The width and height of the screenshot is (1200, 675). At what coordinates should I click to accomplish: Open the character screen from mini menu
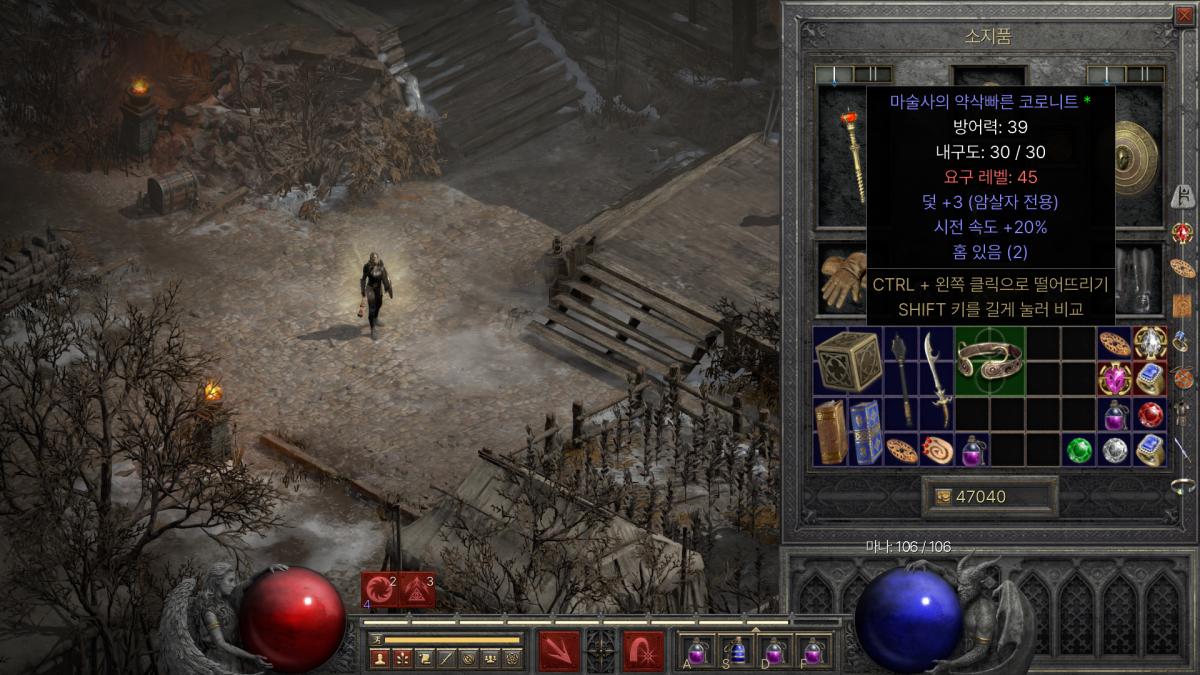tap(380, 658)
